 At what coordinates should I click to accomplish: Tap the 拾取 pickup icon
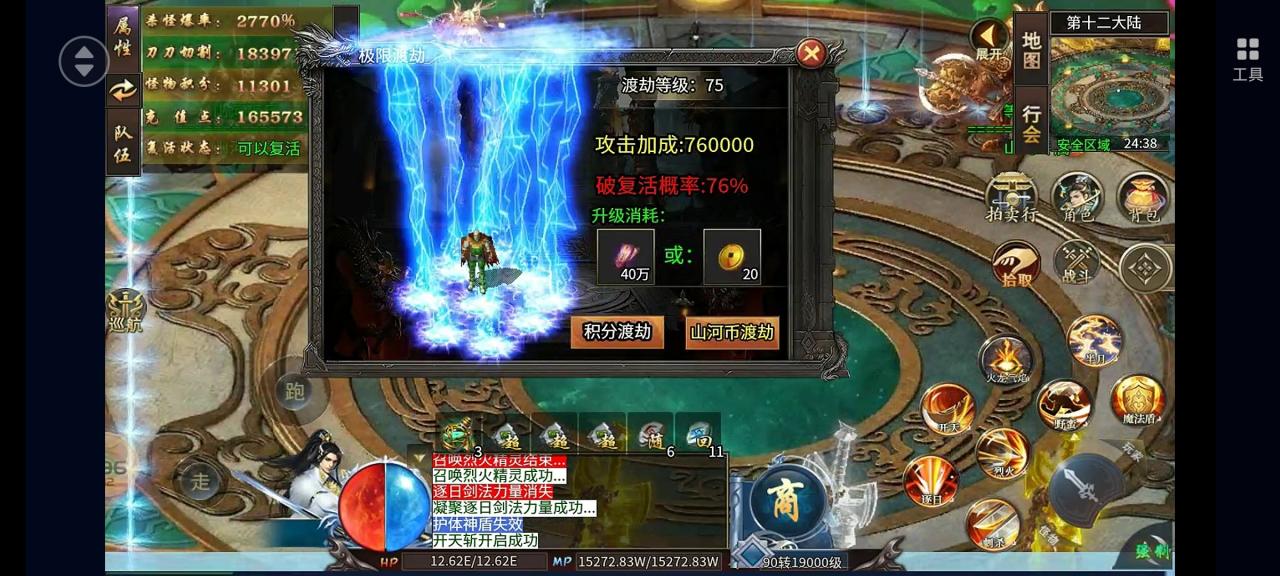click(x=1016, y=266)
